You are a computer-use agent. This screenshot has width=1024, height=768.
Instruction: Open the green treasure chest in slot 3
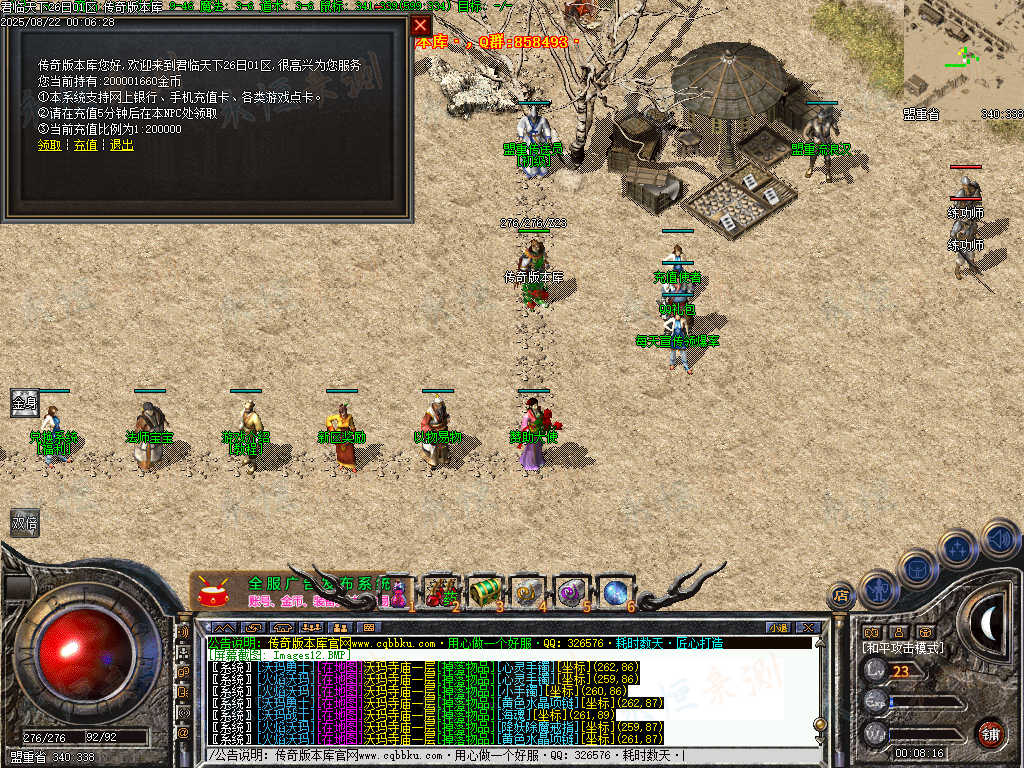pos(484,591)
